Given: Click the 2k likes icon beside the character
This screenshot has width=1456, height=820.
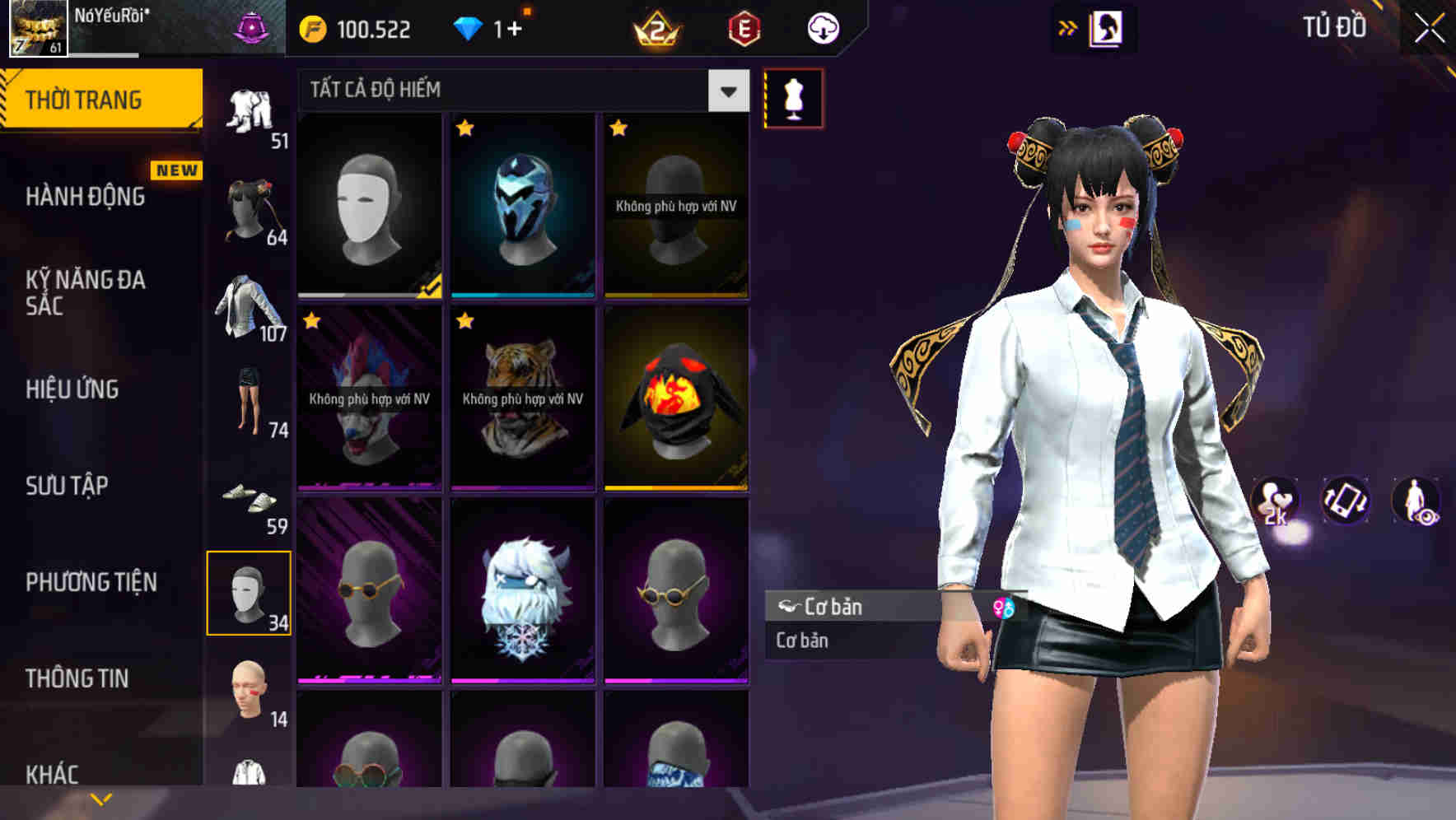Looking at the screenshot, I should pos(1275,501).
